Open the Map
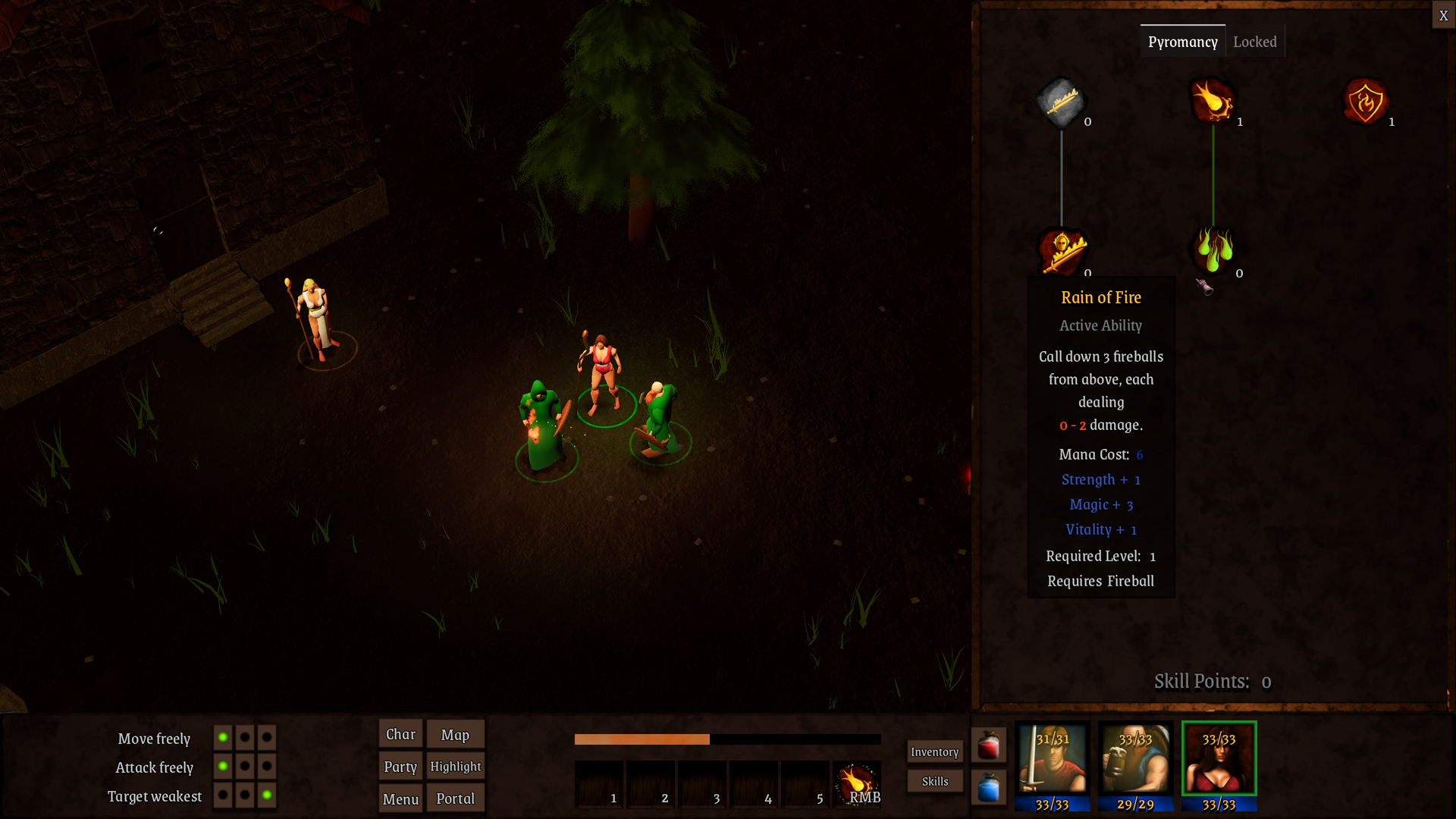This screenshot has height=819, width=1456. pos(455,734)
